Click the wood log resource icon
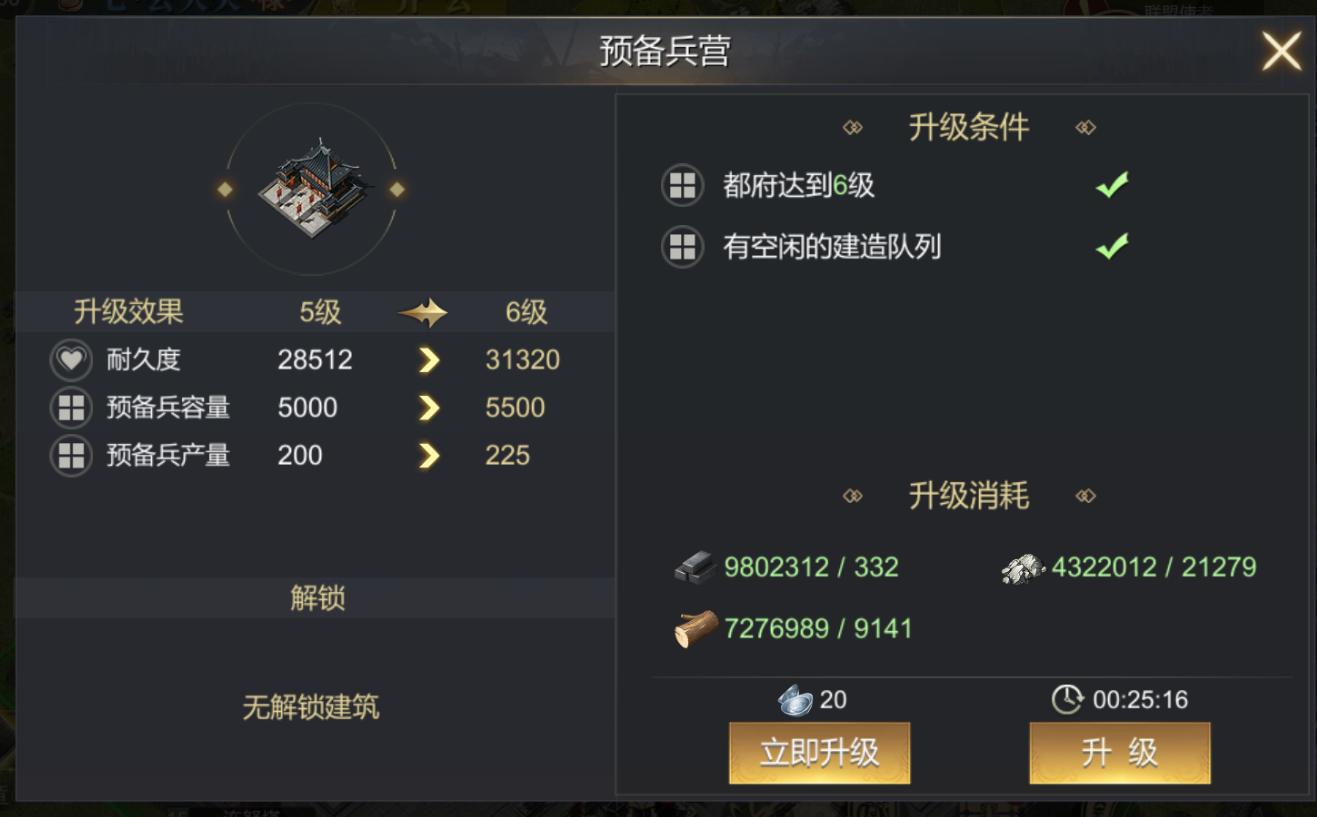Screen dimensions: 1317x817 pyautogui.click(x=697, y=629)
